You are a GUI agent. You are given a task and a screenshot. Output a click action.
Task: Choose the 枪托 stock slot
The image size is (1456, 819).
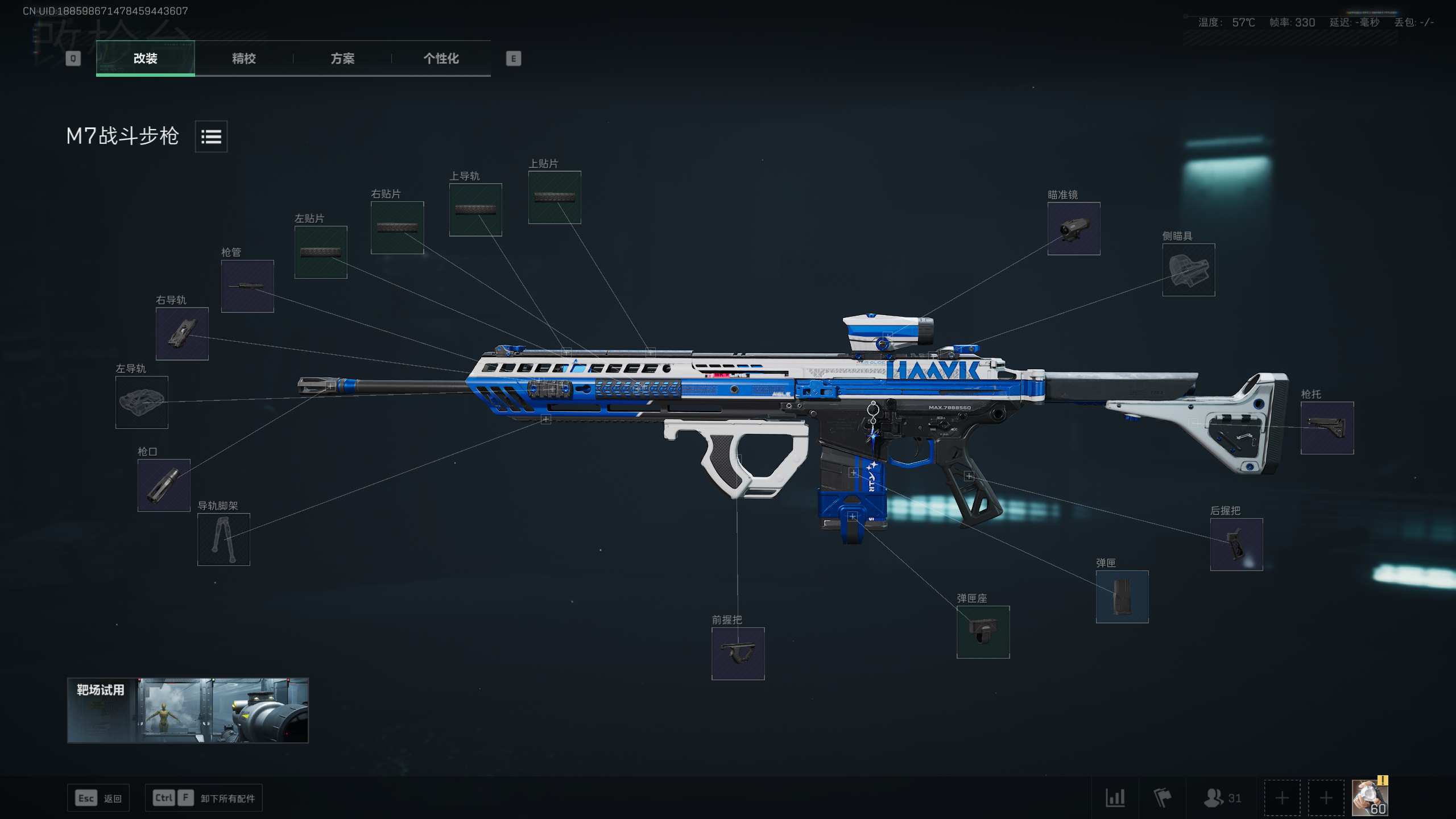click(x=1327, y=428)
